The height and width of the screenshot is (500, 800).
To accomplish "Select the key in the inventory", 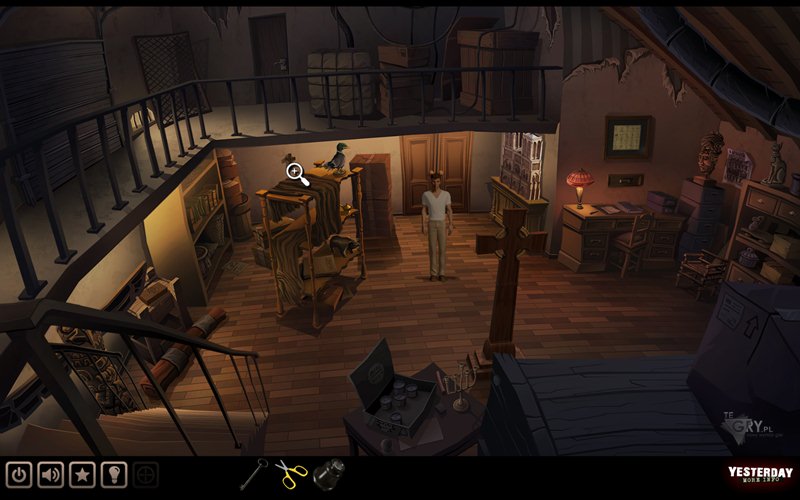I will pyautogui.click(x=254, y=473).
